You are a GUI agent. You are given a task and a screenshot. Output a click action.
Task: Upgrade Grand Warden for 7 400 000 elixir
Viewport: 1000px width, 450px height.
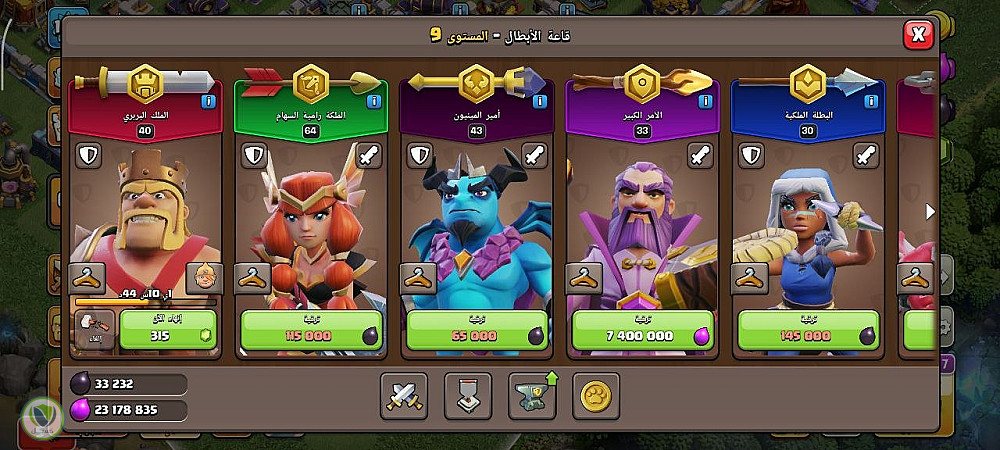643,332
